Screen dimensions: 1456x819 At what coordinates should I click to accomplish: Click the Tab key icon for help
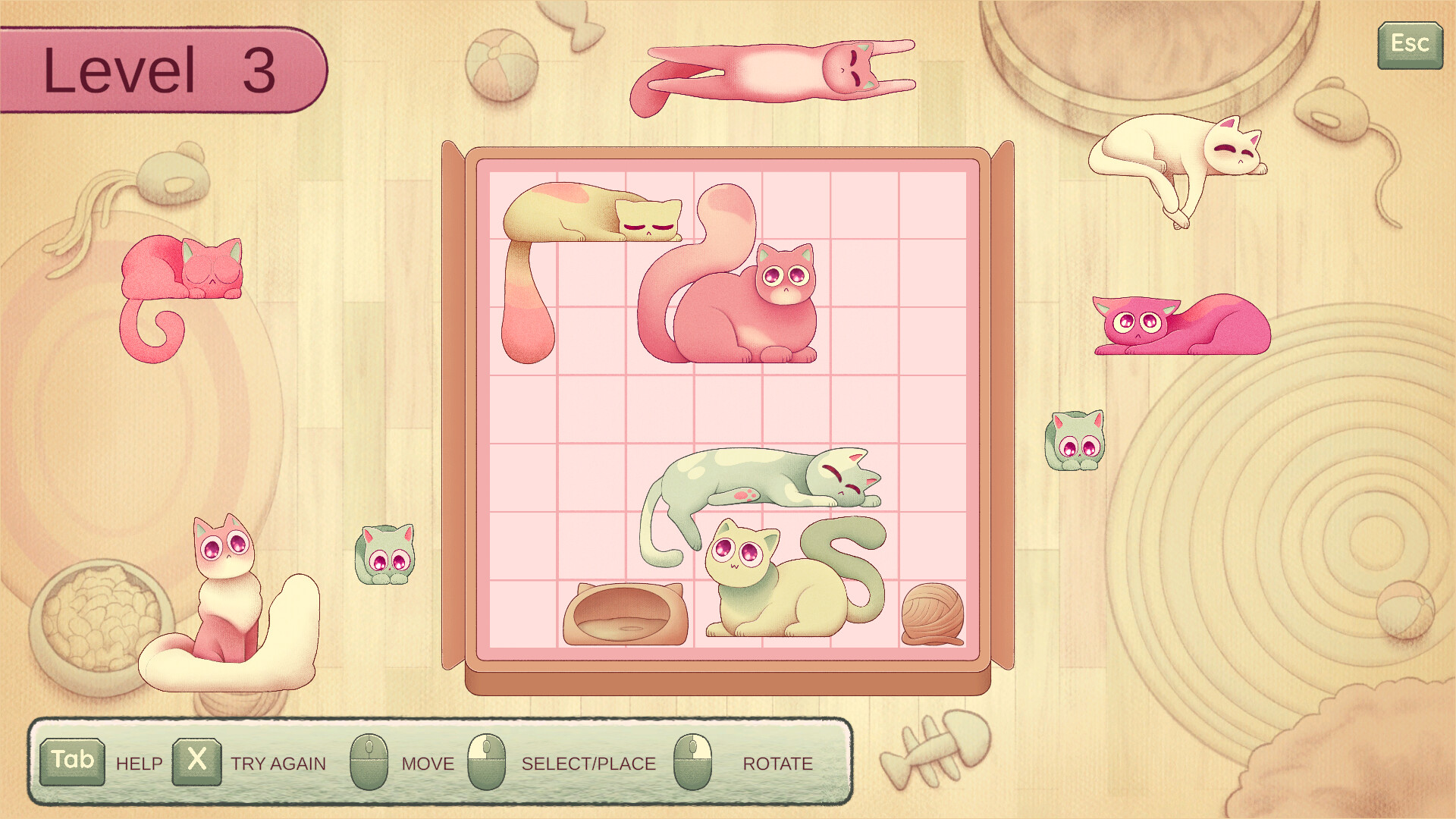tap(74, 762)
